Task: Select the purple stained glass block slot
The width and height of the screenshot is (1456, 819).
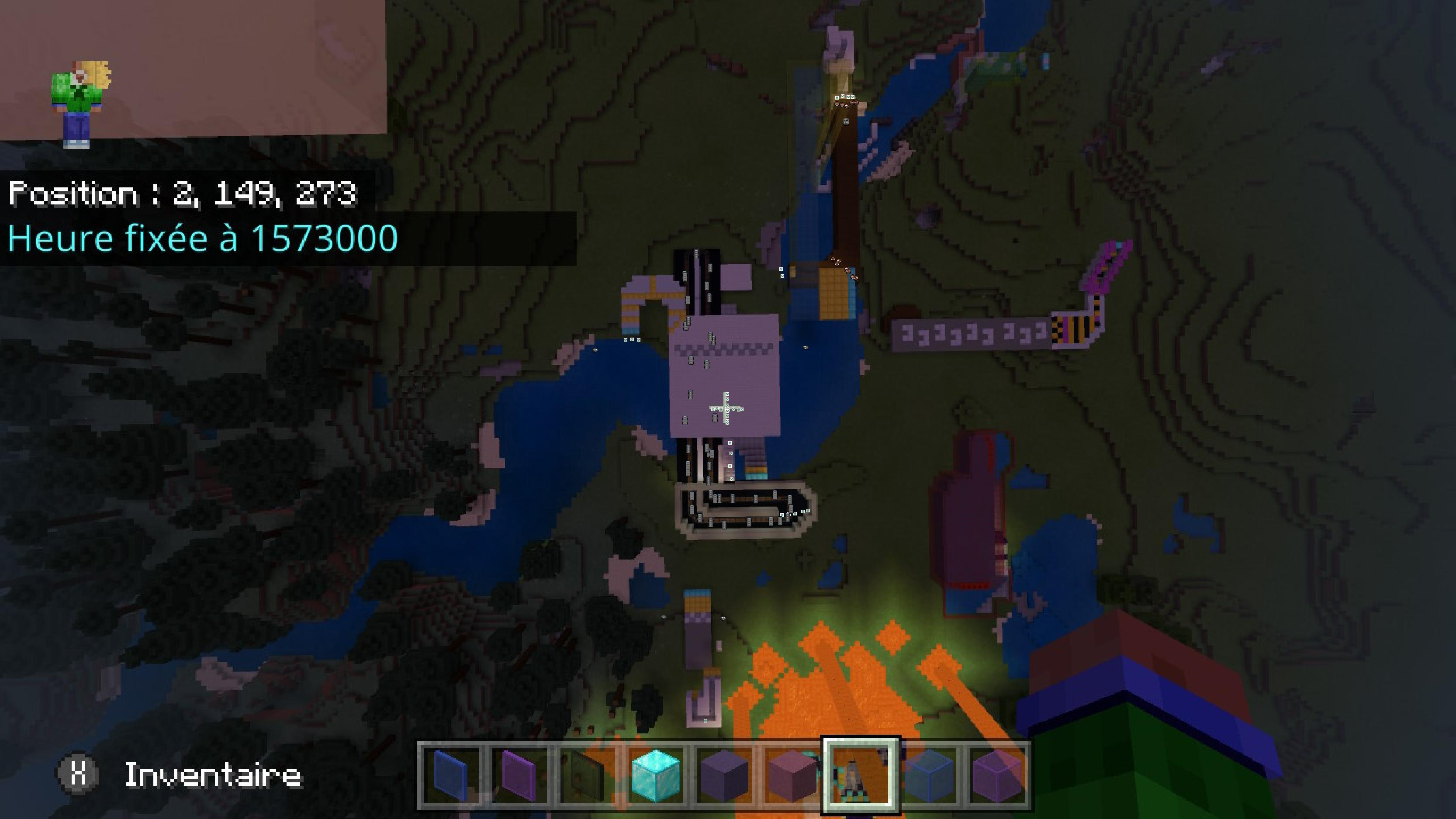Action: pyautogui.click(x=996, y=775)
